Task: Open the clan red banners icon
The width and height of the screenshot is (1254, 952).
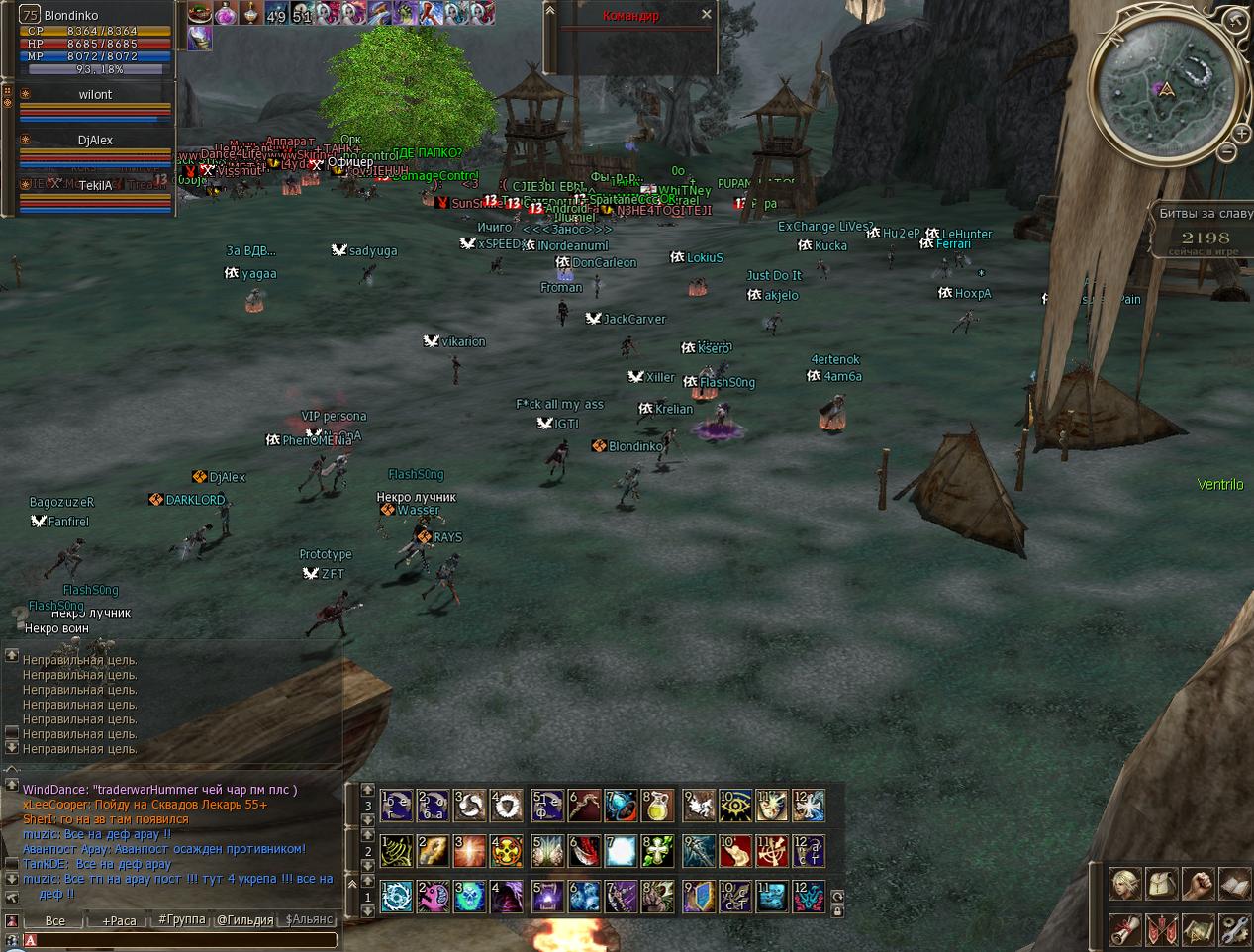Action: [x=1161, y=930]
